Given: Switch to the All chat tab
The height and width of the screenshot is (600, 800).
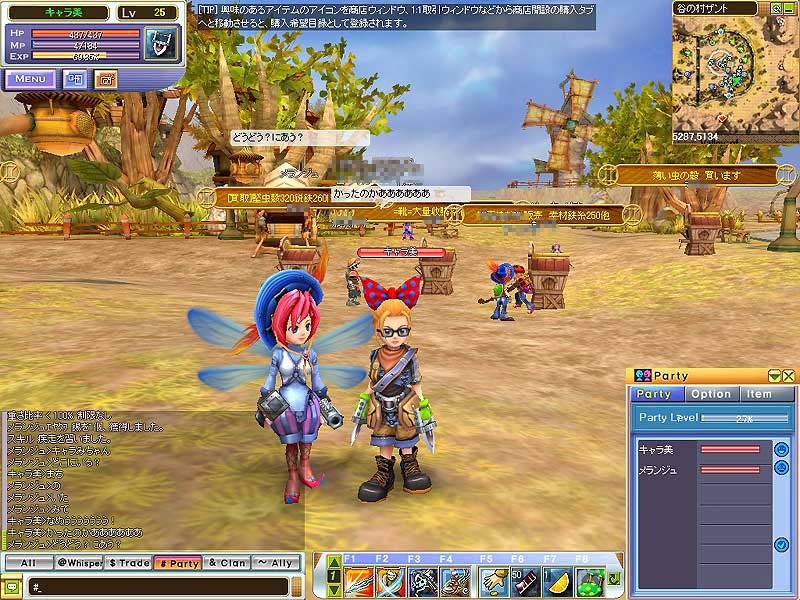Looking at the screenshot, I should (27, 563).
